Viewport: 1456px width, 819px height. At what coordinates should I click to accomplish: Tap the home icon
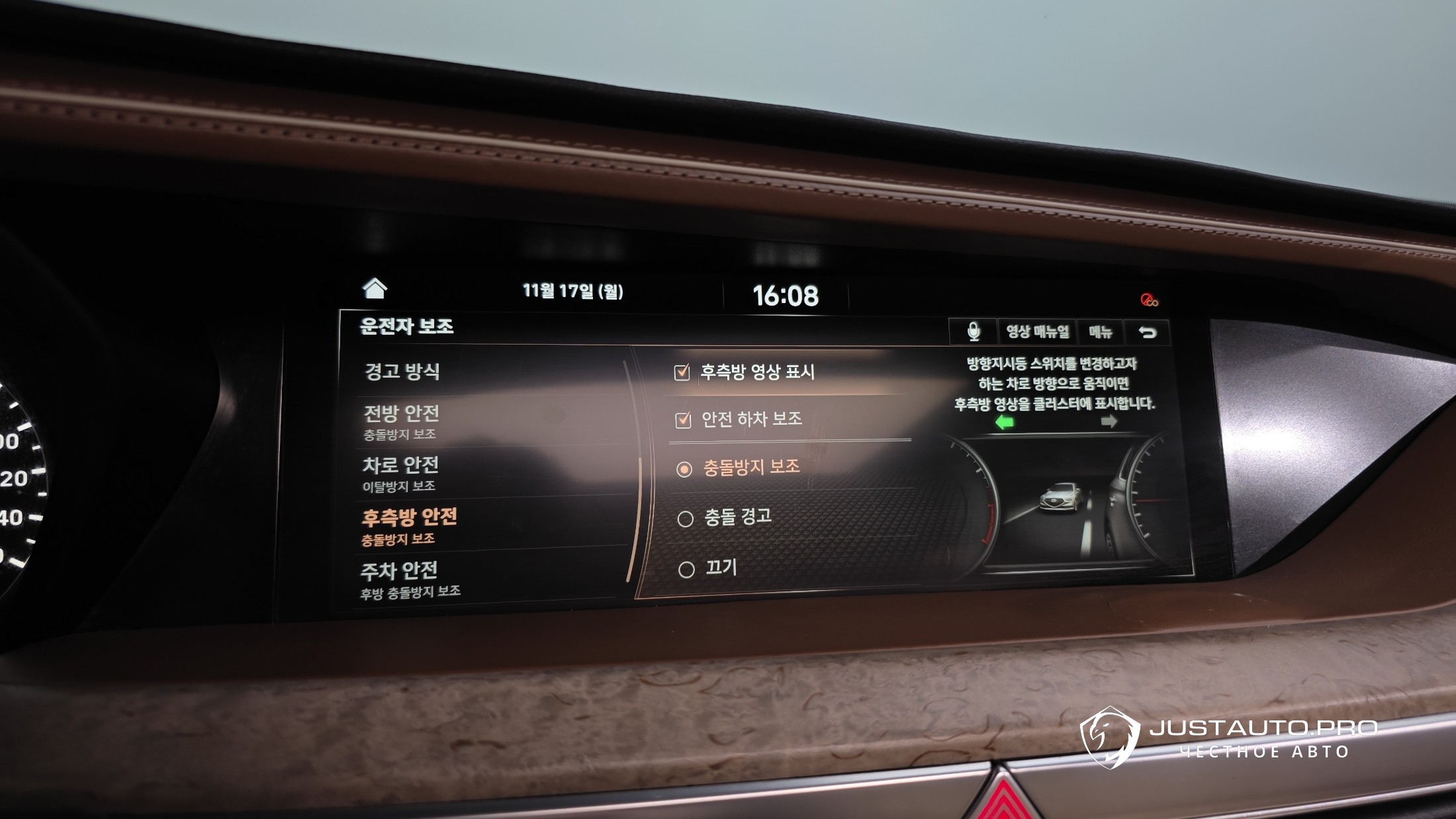pos(375,288)
